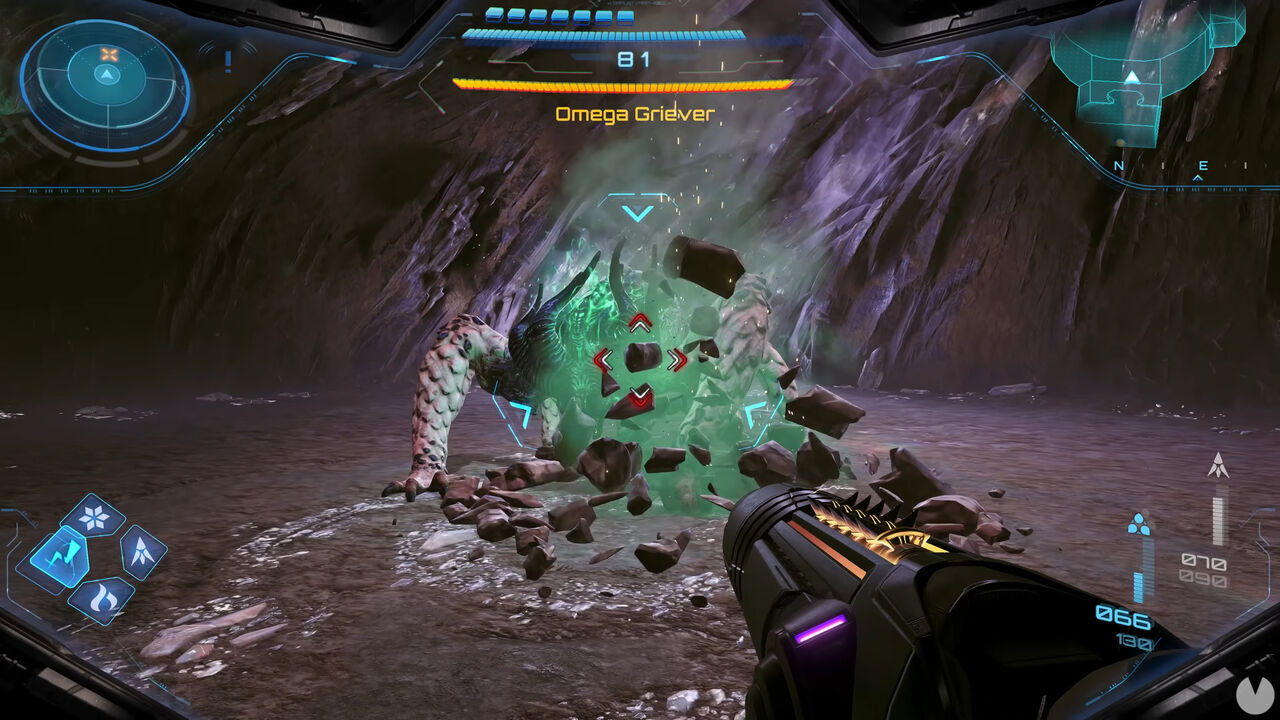The image size is (1280, 720).
Task: Click the circular enemy radar
Action: (105, 85)
